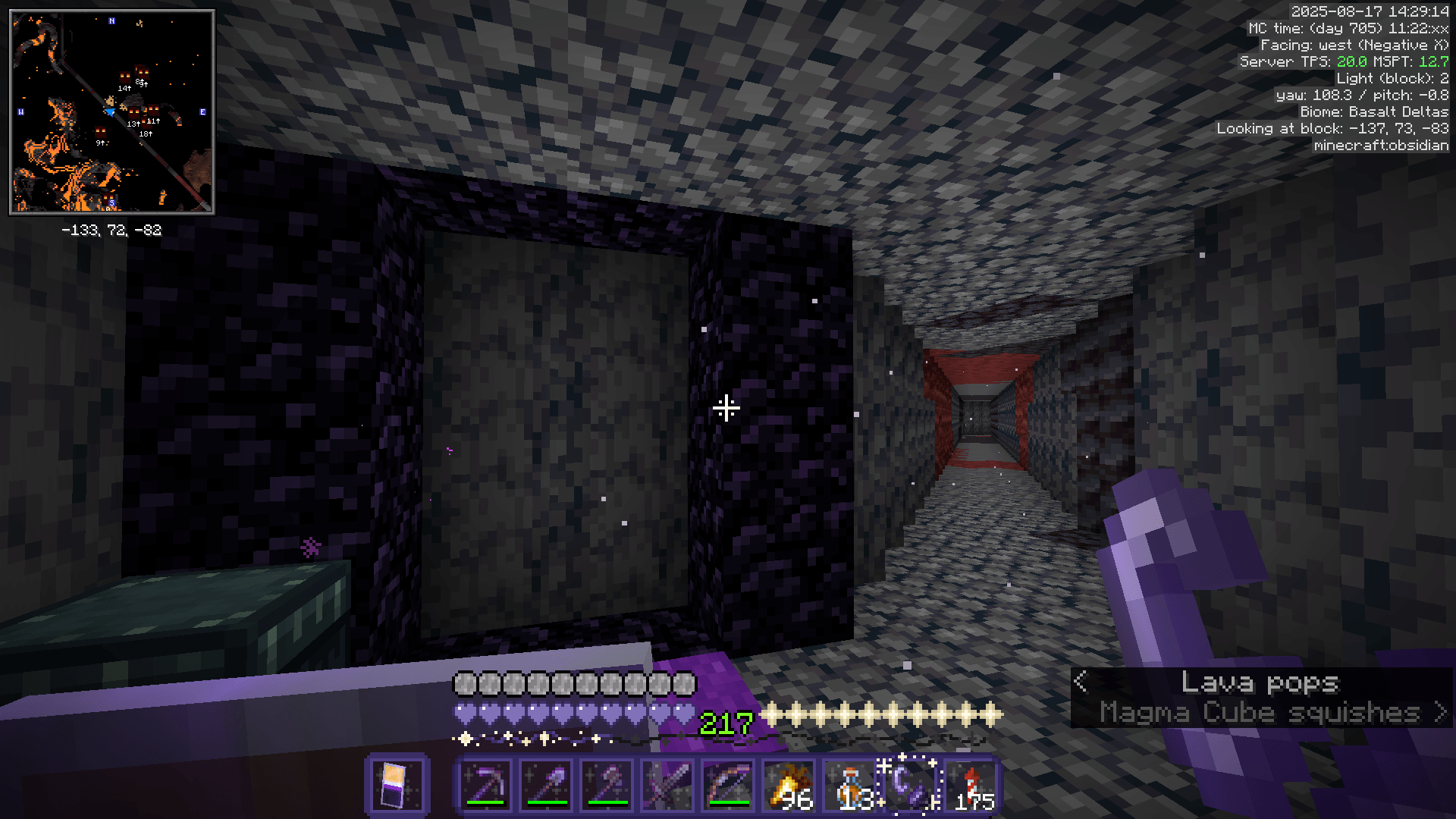Click the coordinates text below the minimap
This screenshot has width=1456, height=819.
pos(111,231)
